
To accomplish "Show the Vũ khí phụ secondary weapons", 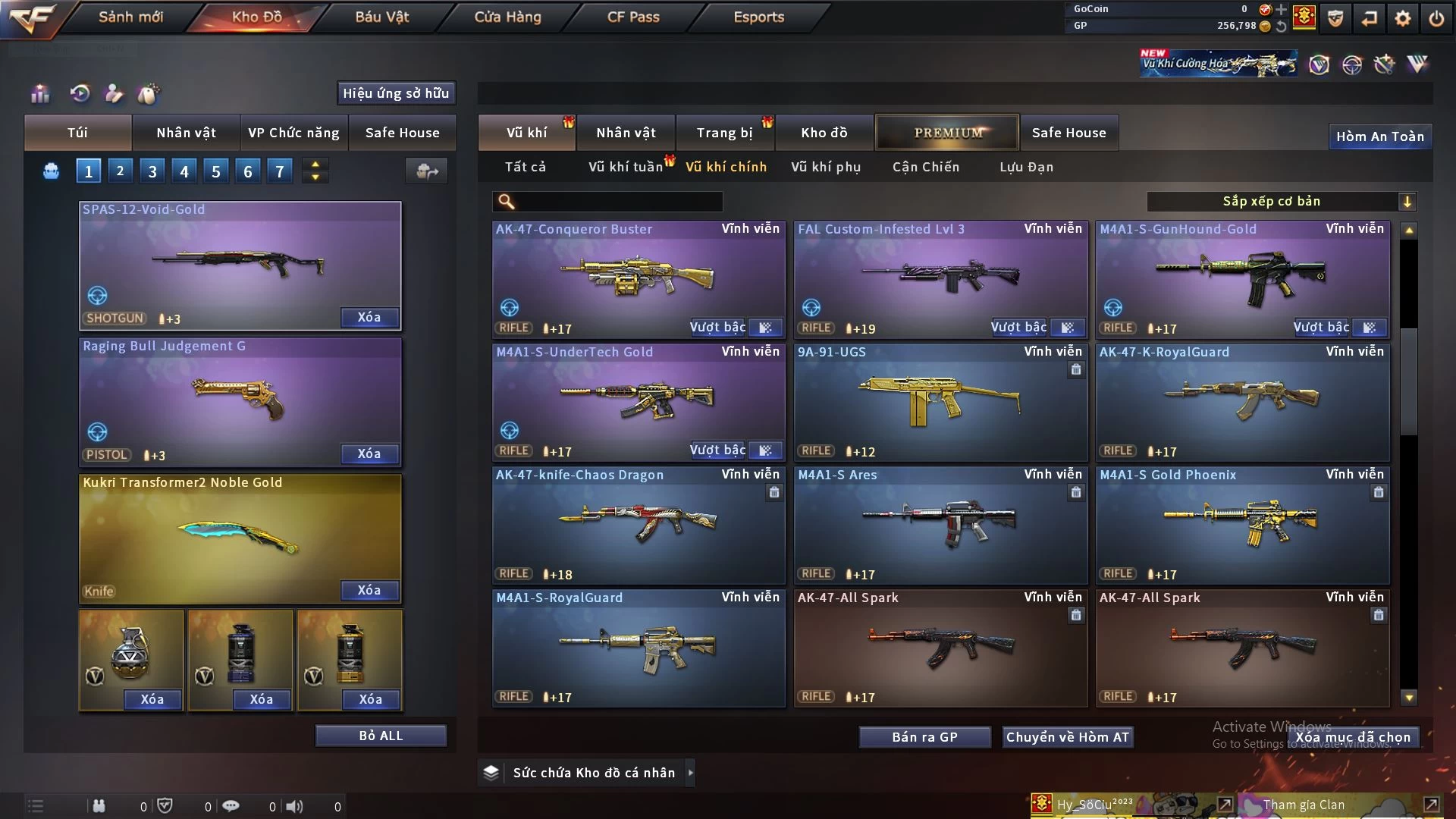I will pyautogui.click(x=825, y=167).
